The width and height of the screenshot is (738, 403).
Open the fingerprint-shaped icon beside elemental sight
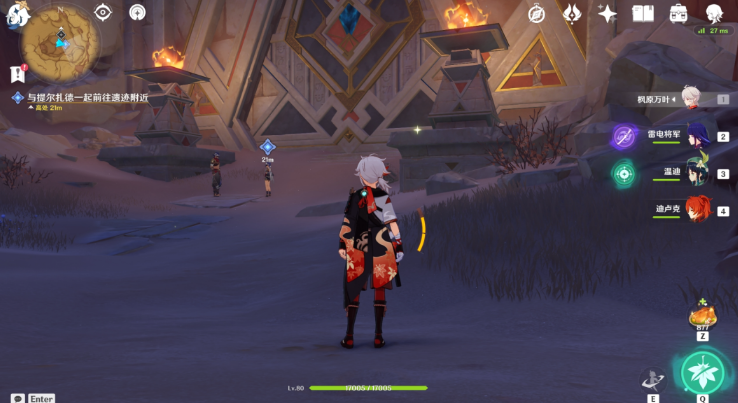tap(137, 12)
